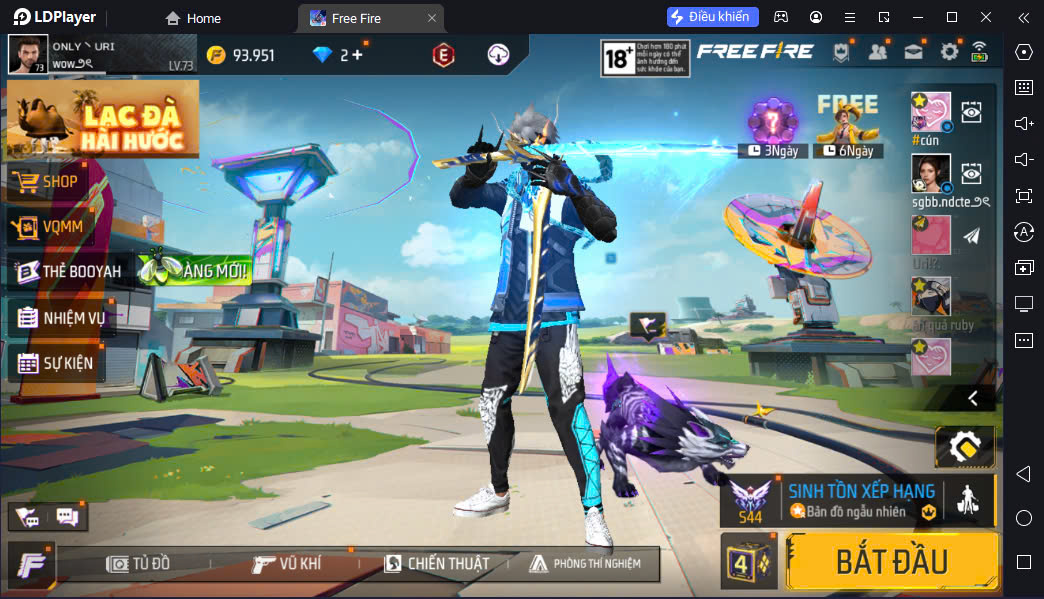Click the Lạc Đà Hài Hước event banner
The image size is (1044, 599).
(x=102, y=120)
